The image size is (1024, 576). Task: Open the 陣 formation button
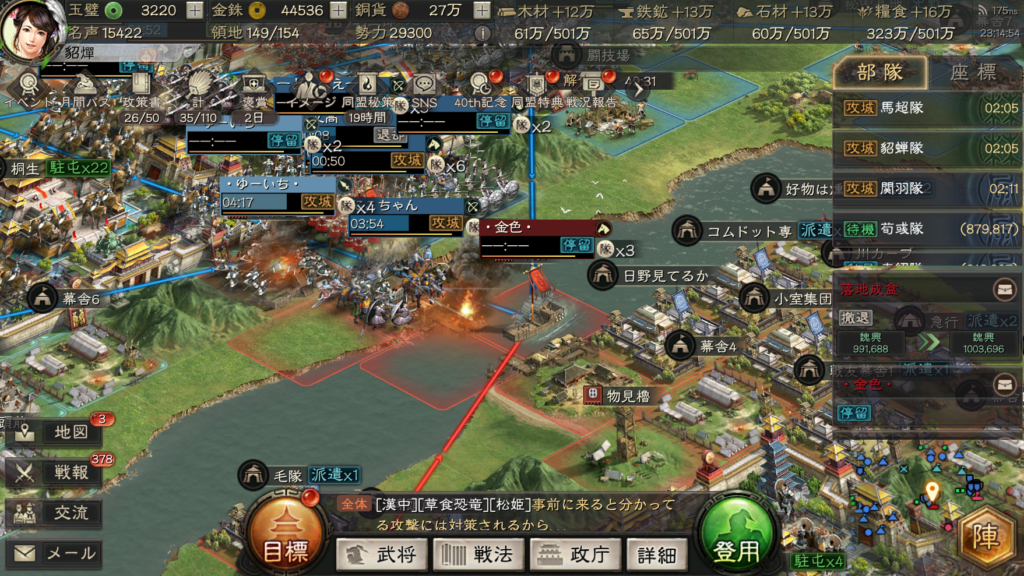(x=987, y=538)
